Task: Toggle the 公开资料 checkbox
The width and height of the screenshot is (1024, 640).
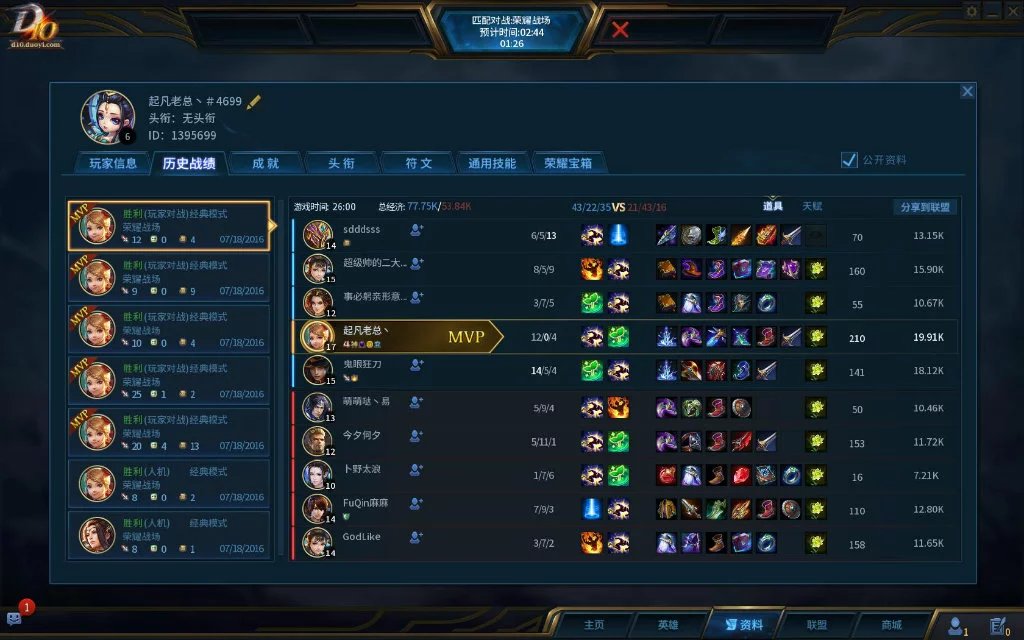Action: [x=849, y=160]
